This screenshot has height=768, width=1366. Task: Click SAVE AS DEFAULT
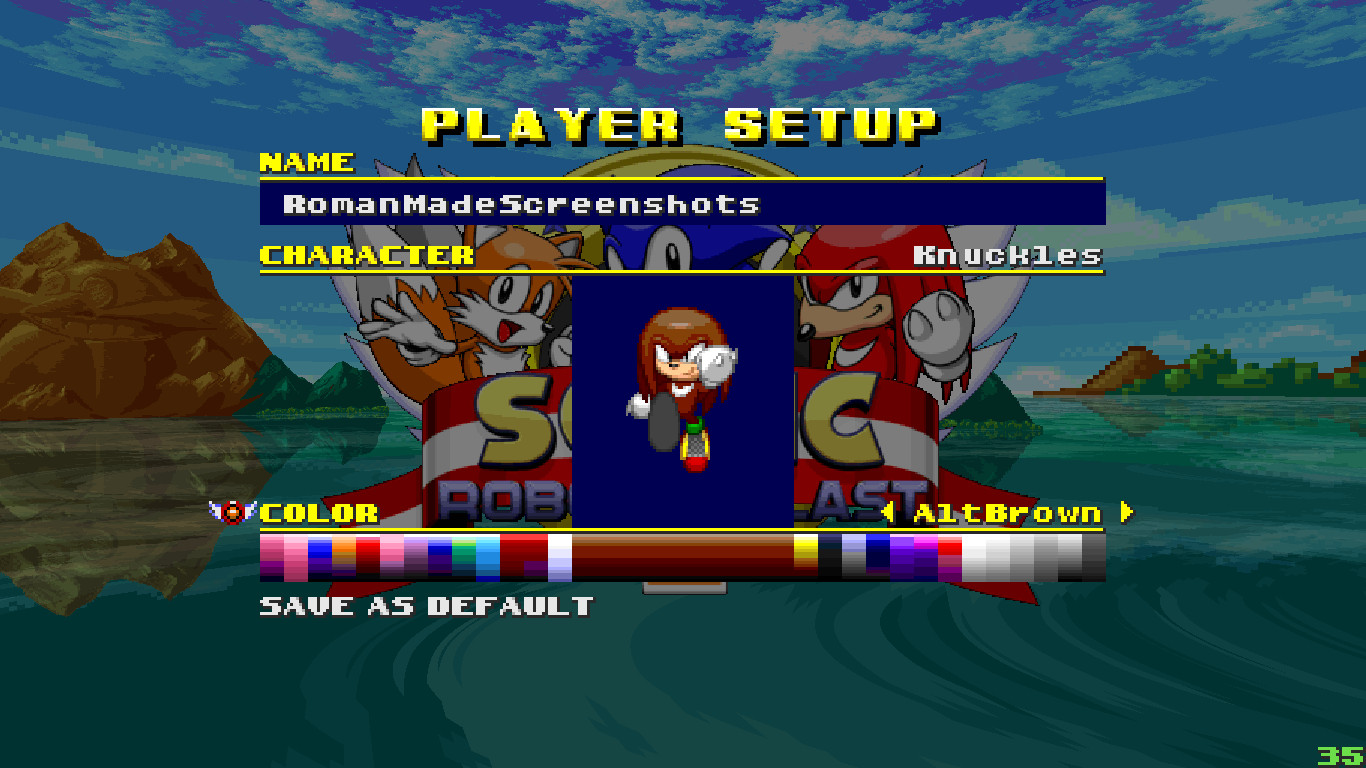pyautogui.click(x=424, y=604)
